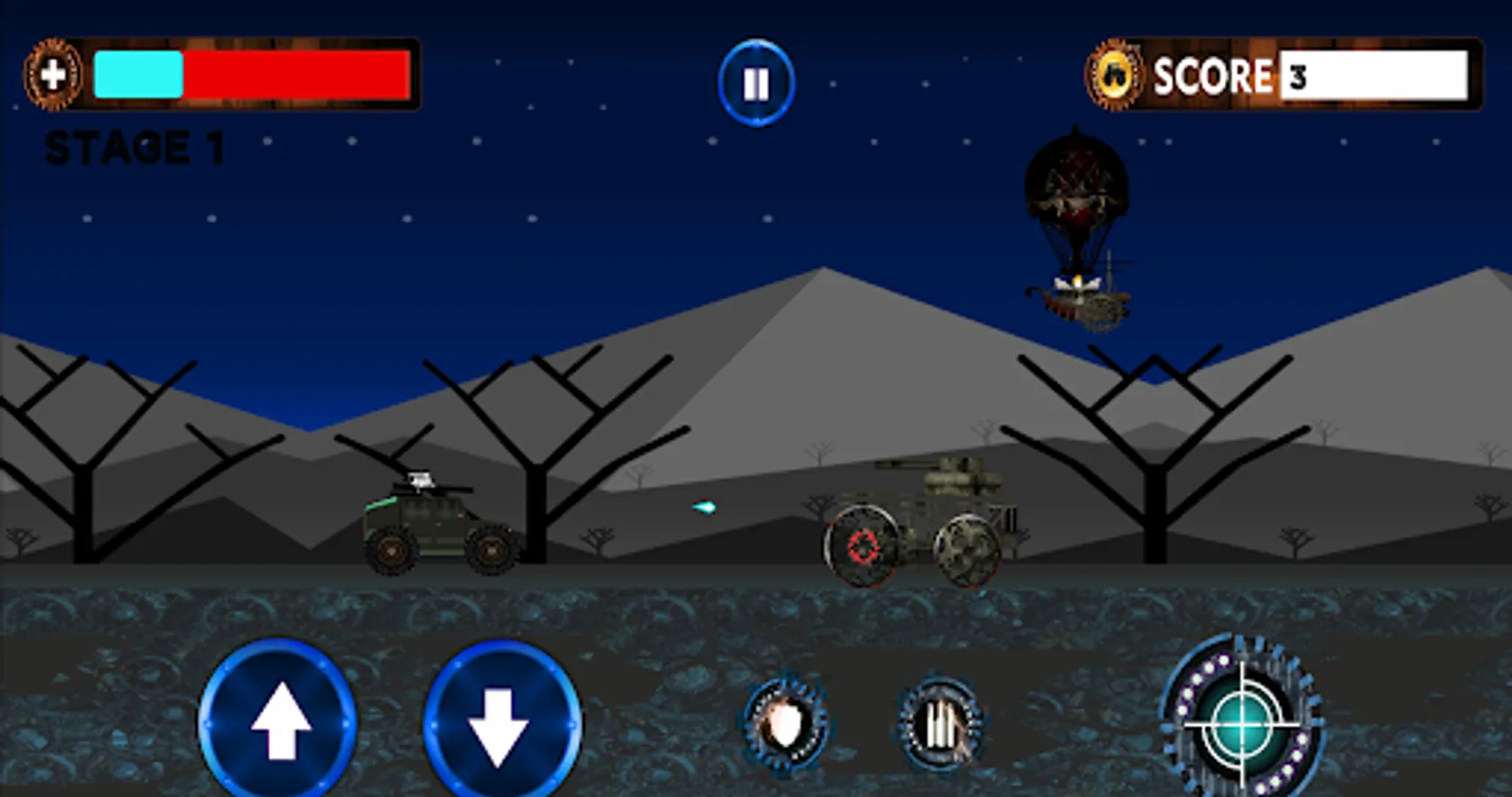The width and height of the screenshot is (1512, 797).
Task: Pause the game
Action: tap(755, 81)
